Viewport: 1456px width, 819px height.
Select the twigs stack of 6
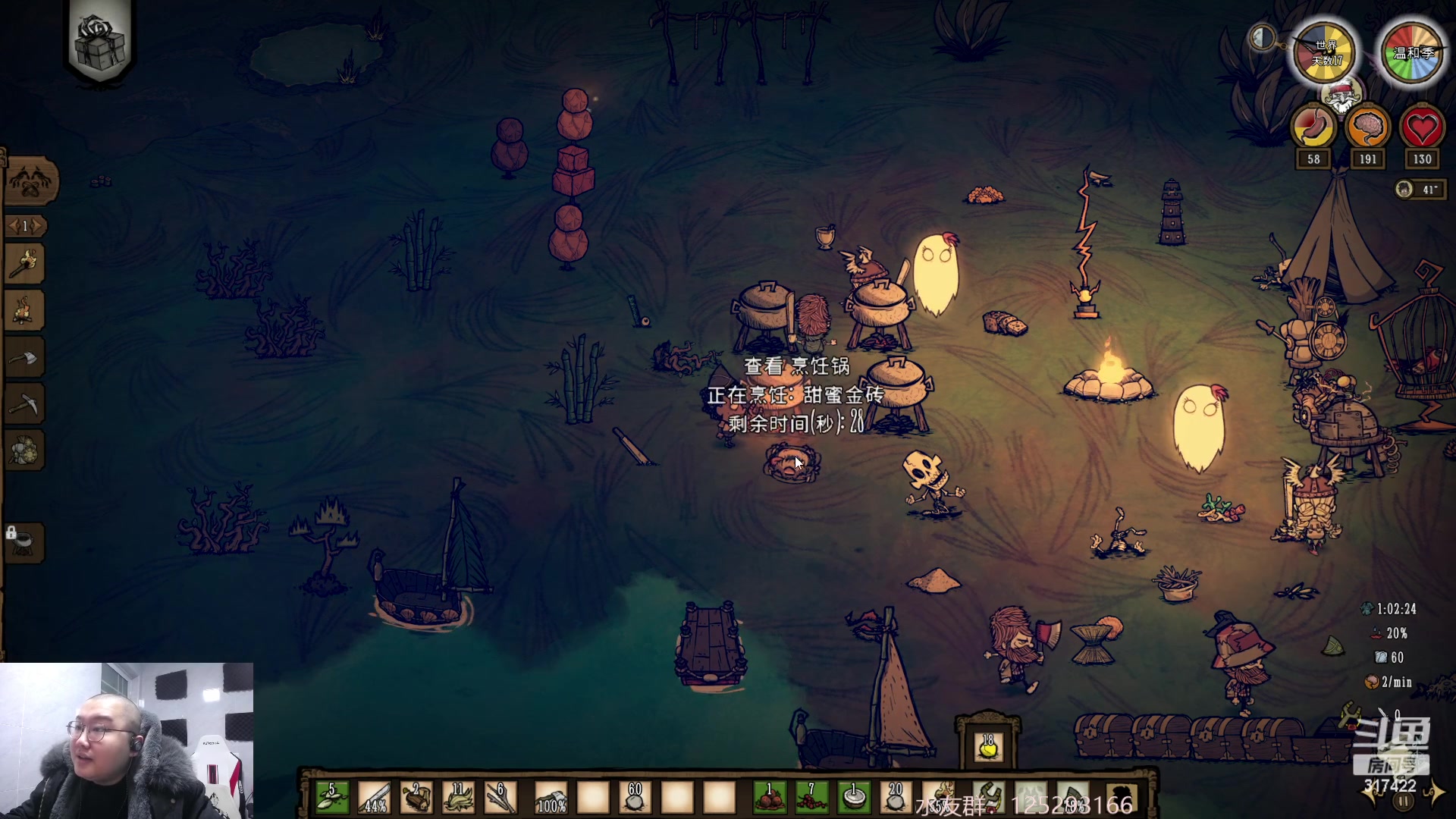click(500, 798)
